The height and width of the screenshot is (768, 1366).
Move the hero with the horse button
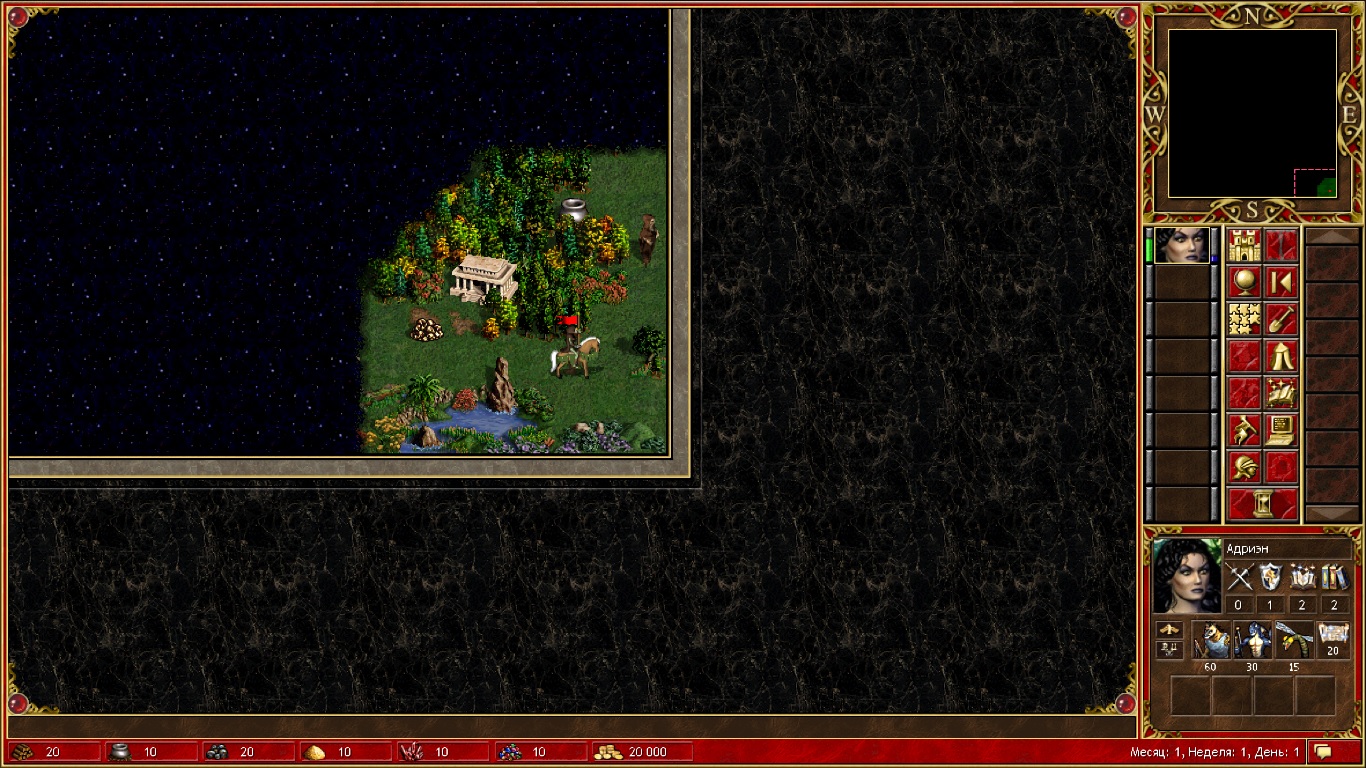point(1244,430)
